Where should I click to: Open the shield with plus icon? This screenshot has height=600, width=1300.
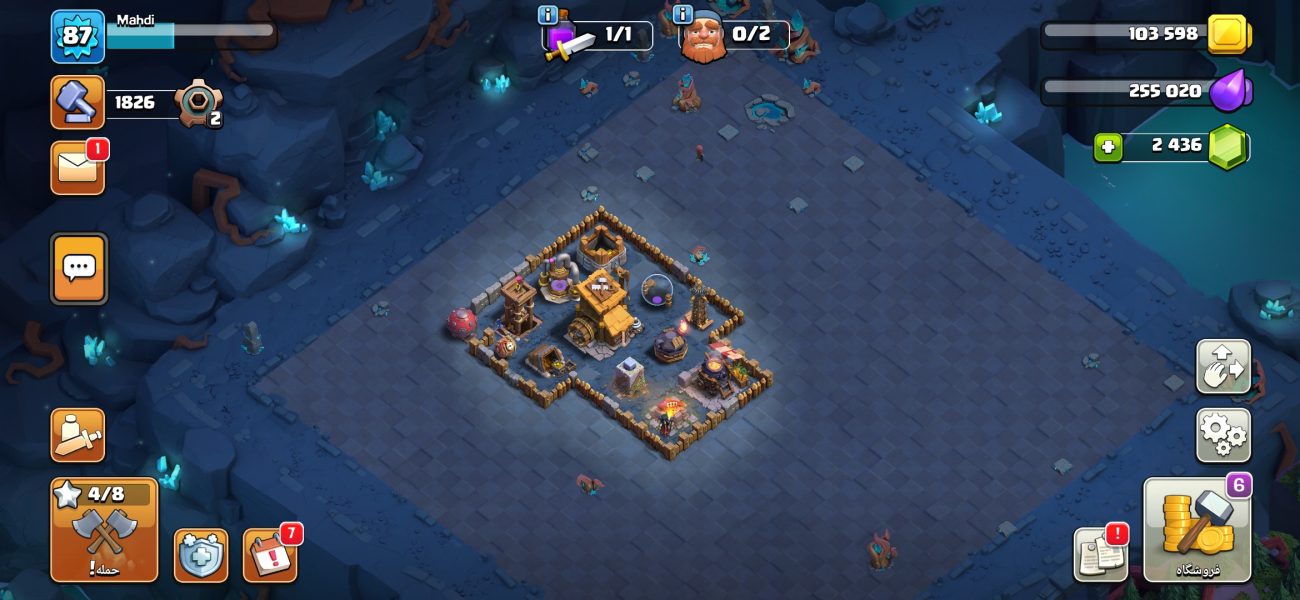pos(200,555)
